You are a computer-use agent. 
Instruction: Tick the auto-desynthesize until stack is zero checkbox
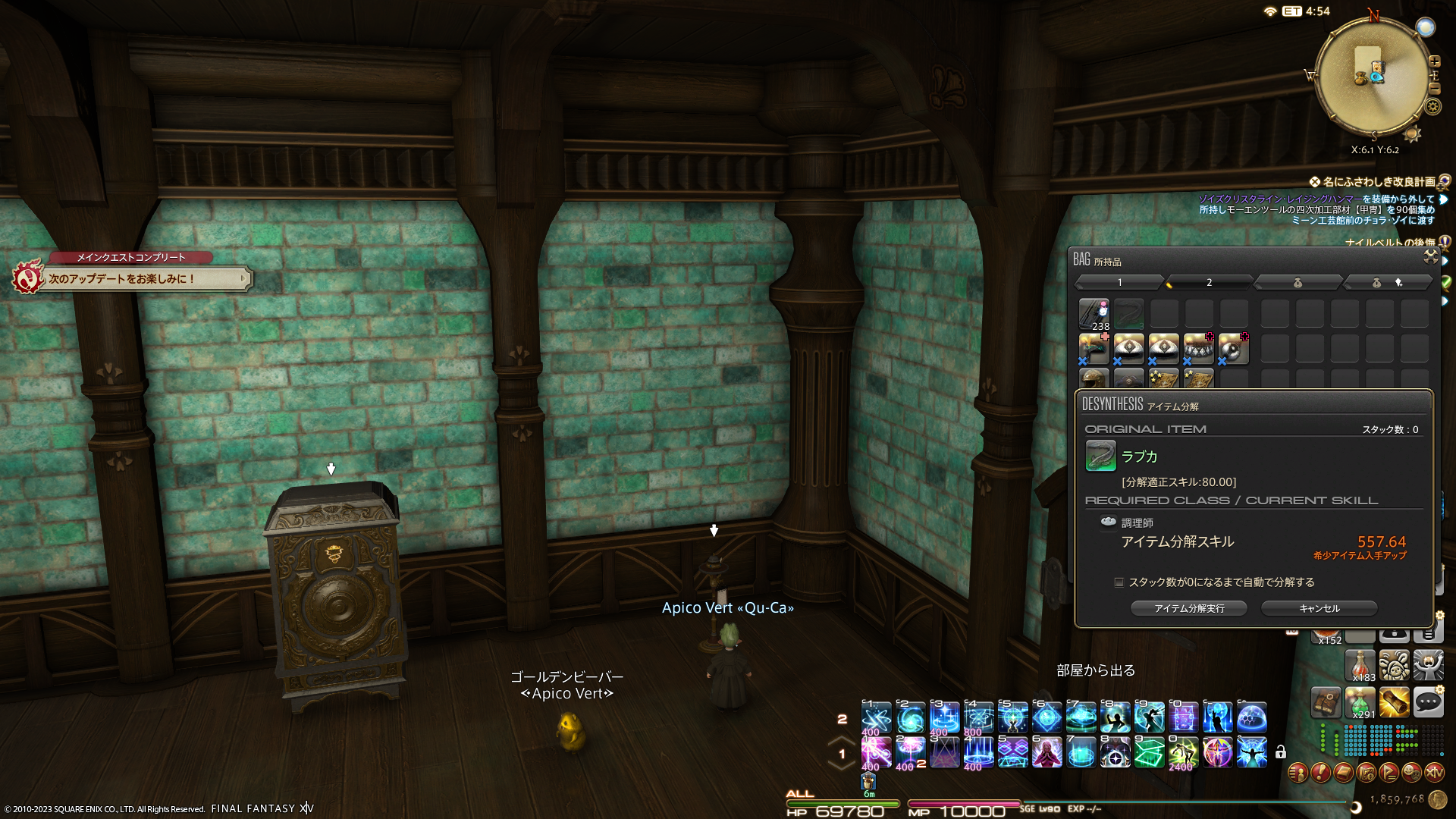click(1119, 582)
